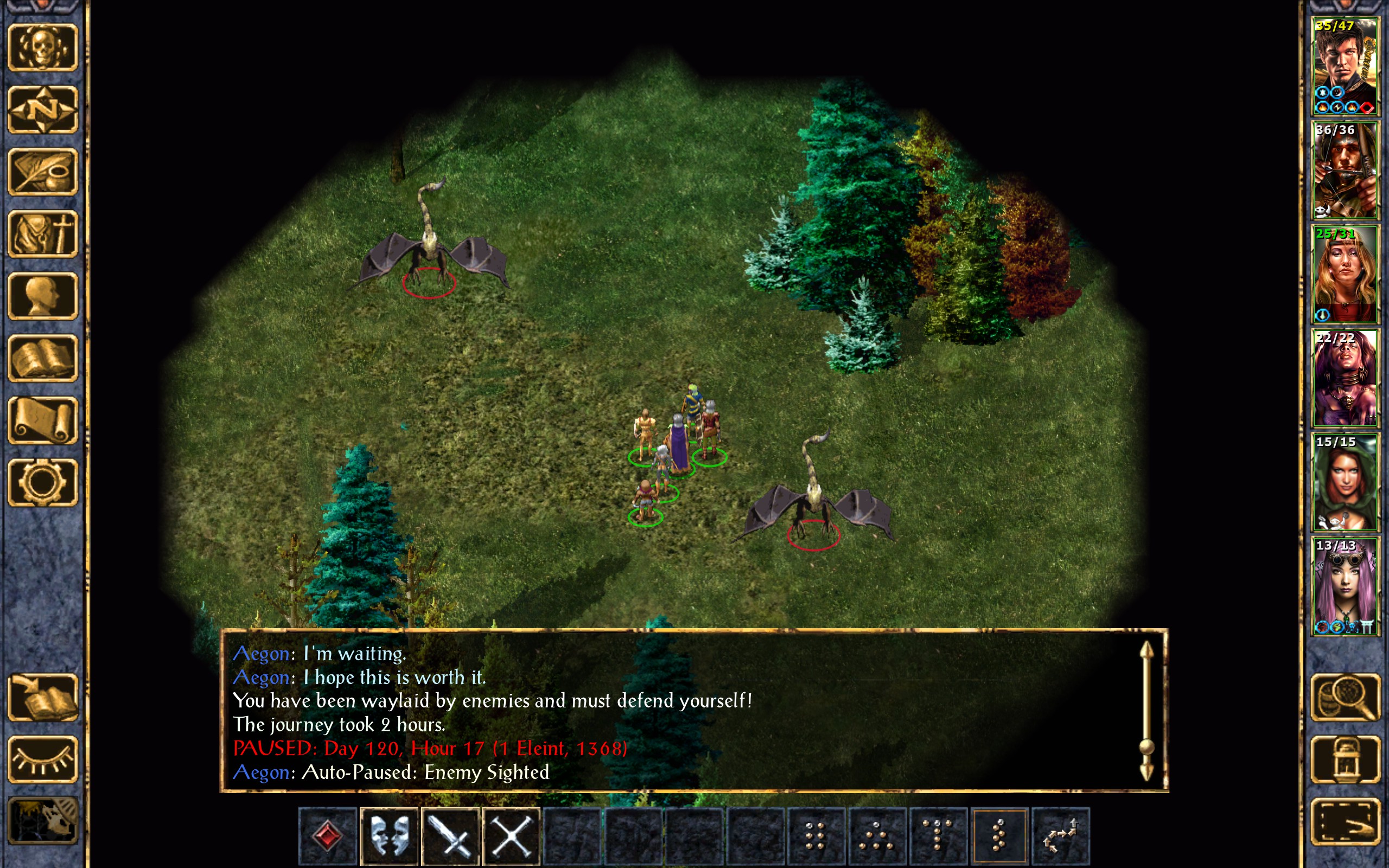This screenshot has width=1389, height=868.
Task: Click the rest button in the bottom-left corner
Action: click(42, 821)
